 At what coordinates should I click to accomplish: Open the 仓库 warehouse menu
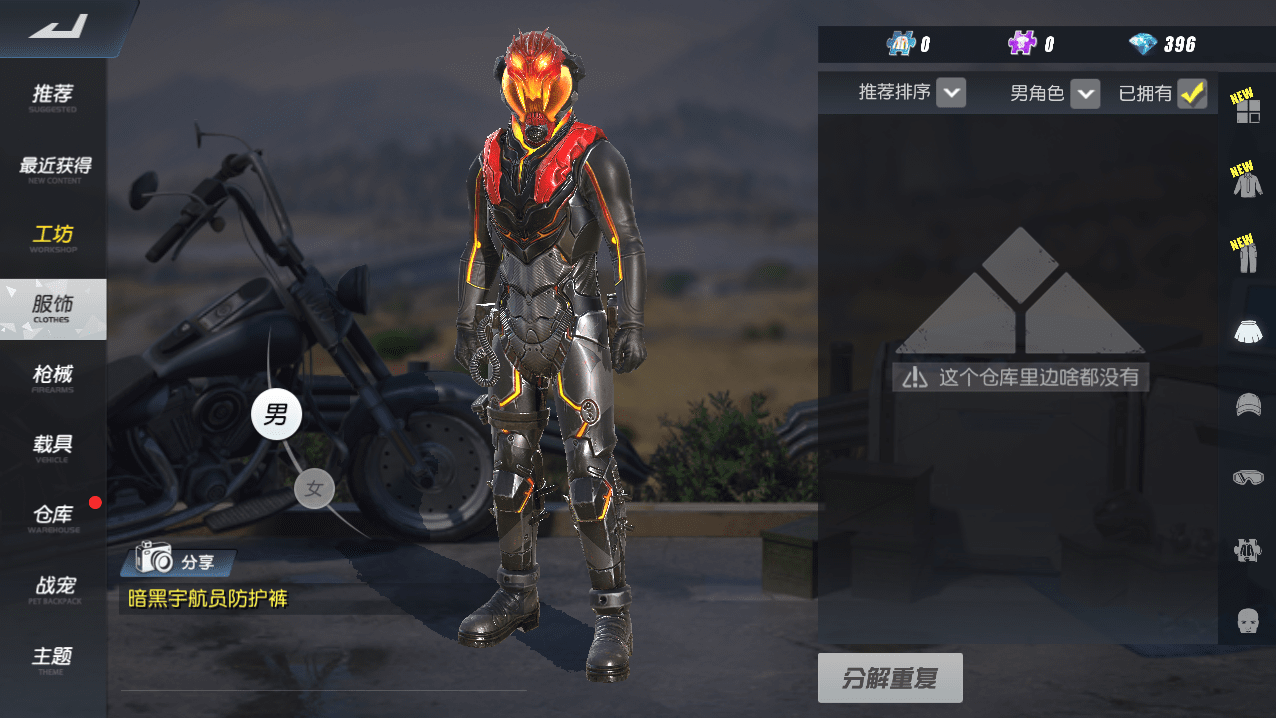coord(53,517)
